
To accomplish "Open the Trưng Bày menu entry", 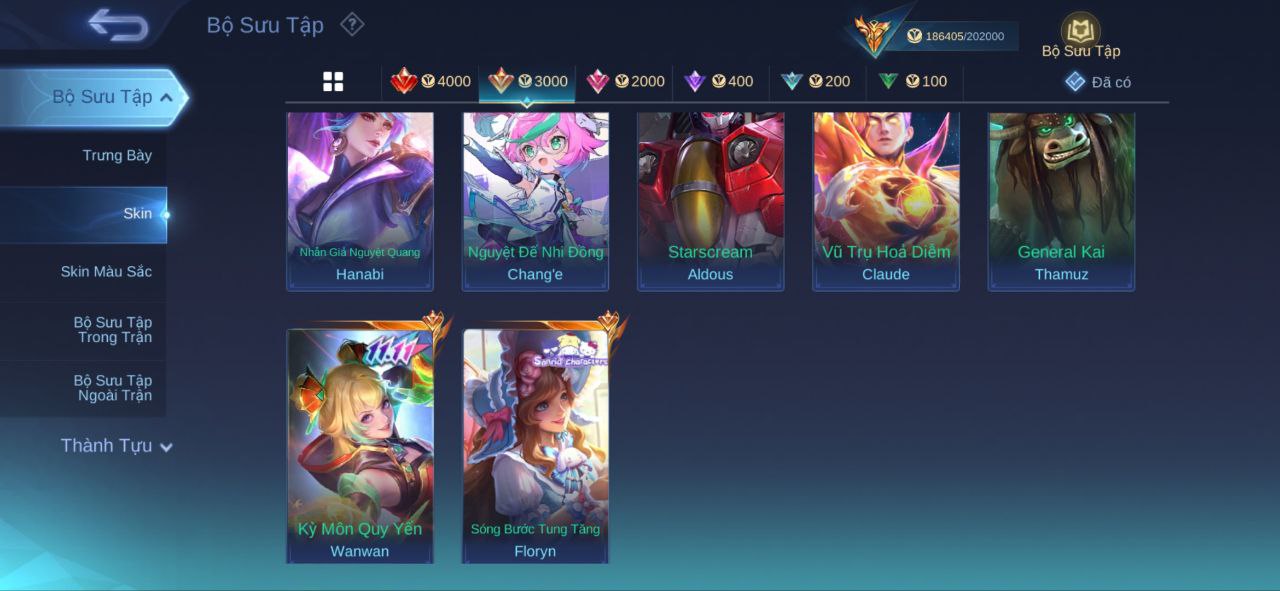I will tap(117, 155).
